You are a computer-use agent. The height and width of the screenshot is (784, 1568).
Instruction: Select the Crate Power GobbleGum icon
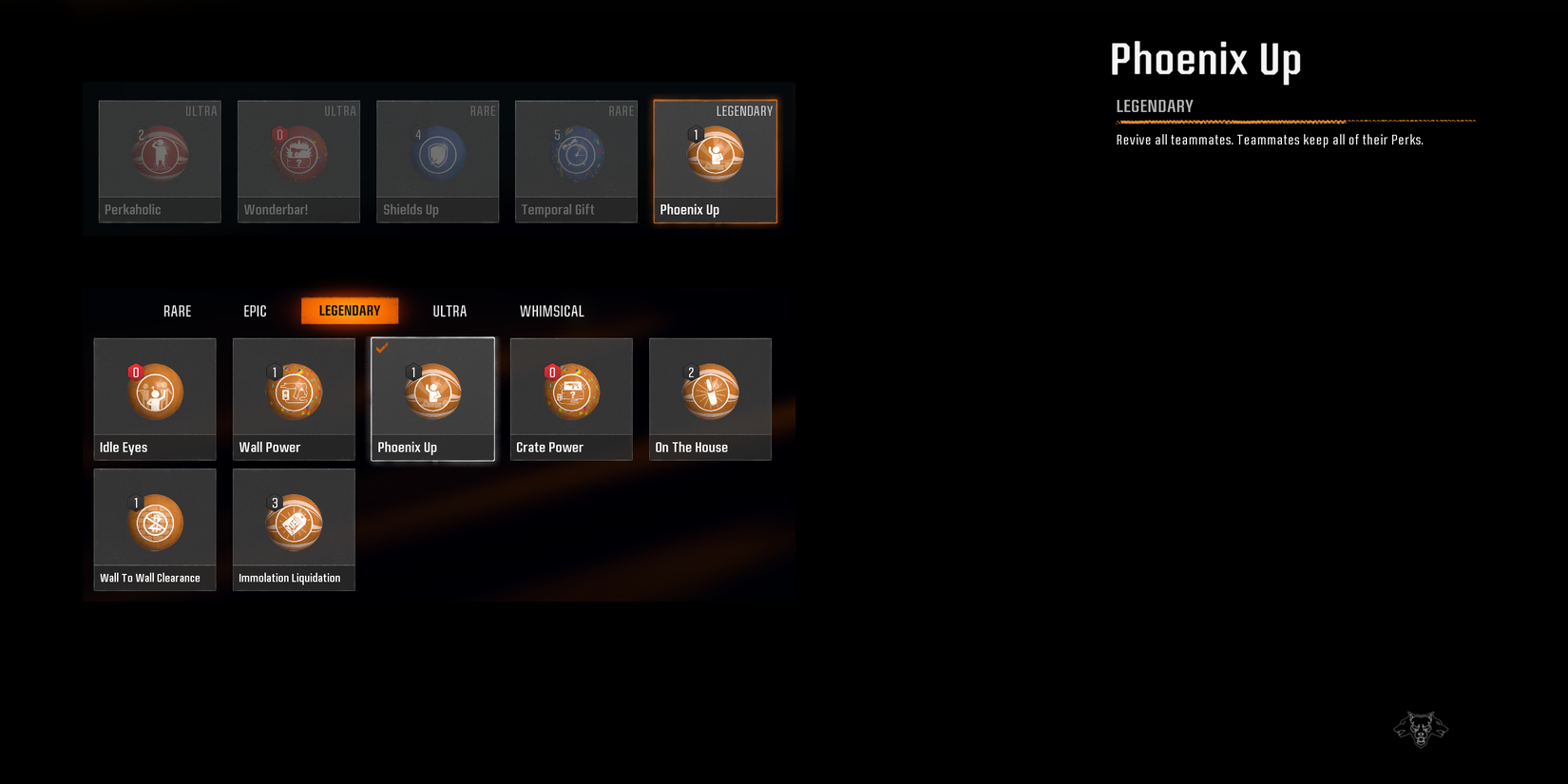[x=571, y=392]
